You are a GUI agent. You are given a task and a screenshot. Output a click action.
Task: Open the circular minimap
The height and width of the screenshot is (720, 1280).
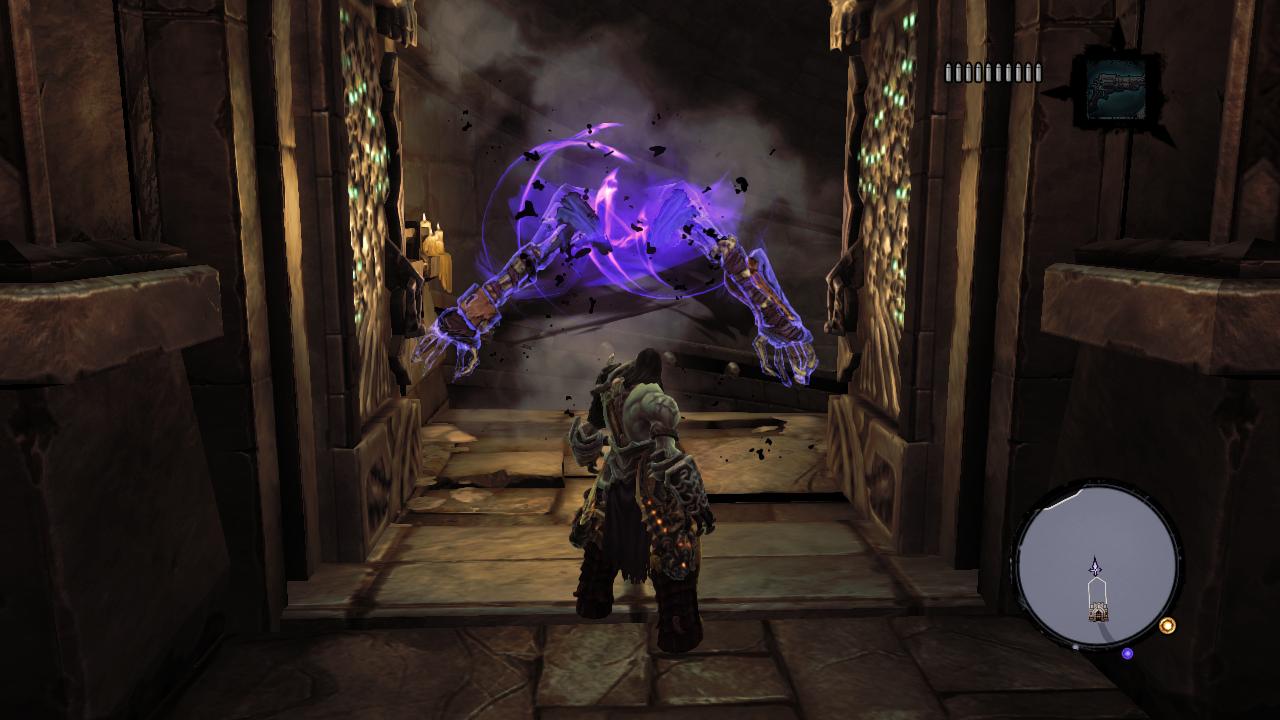(x=1097, y=566)
